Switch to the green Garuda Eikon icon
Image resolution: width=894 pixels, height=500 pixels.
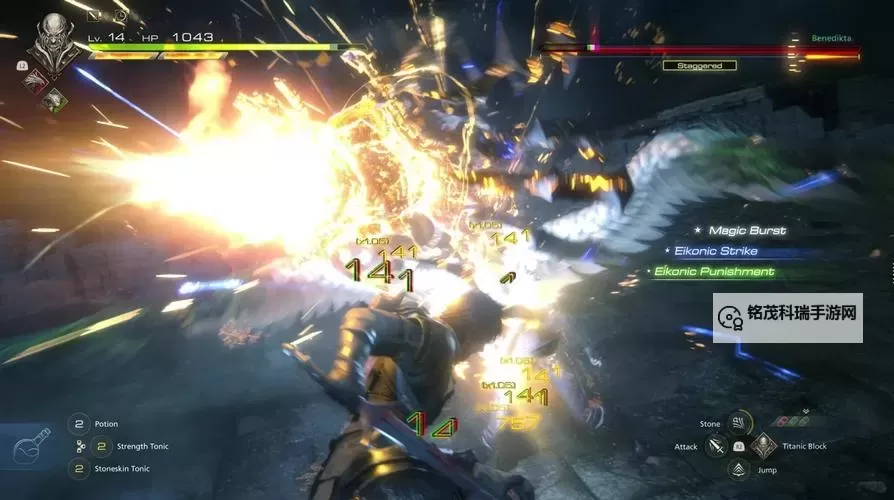click(54, 100)
